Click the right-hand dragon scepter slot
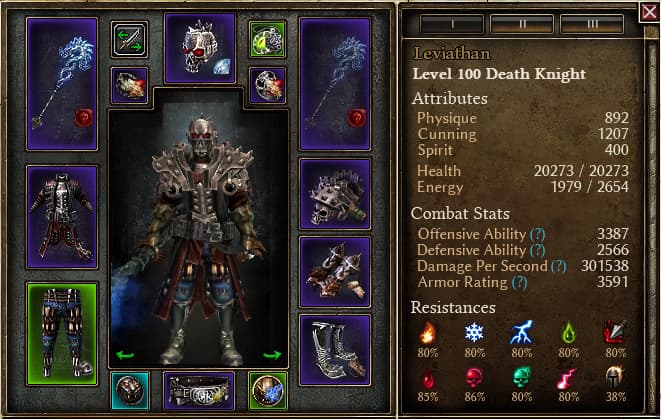This screenshot has width=661, height=419. point(335,85)
